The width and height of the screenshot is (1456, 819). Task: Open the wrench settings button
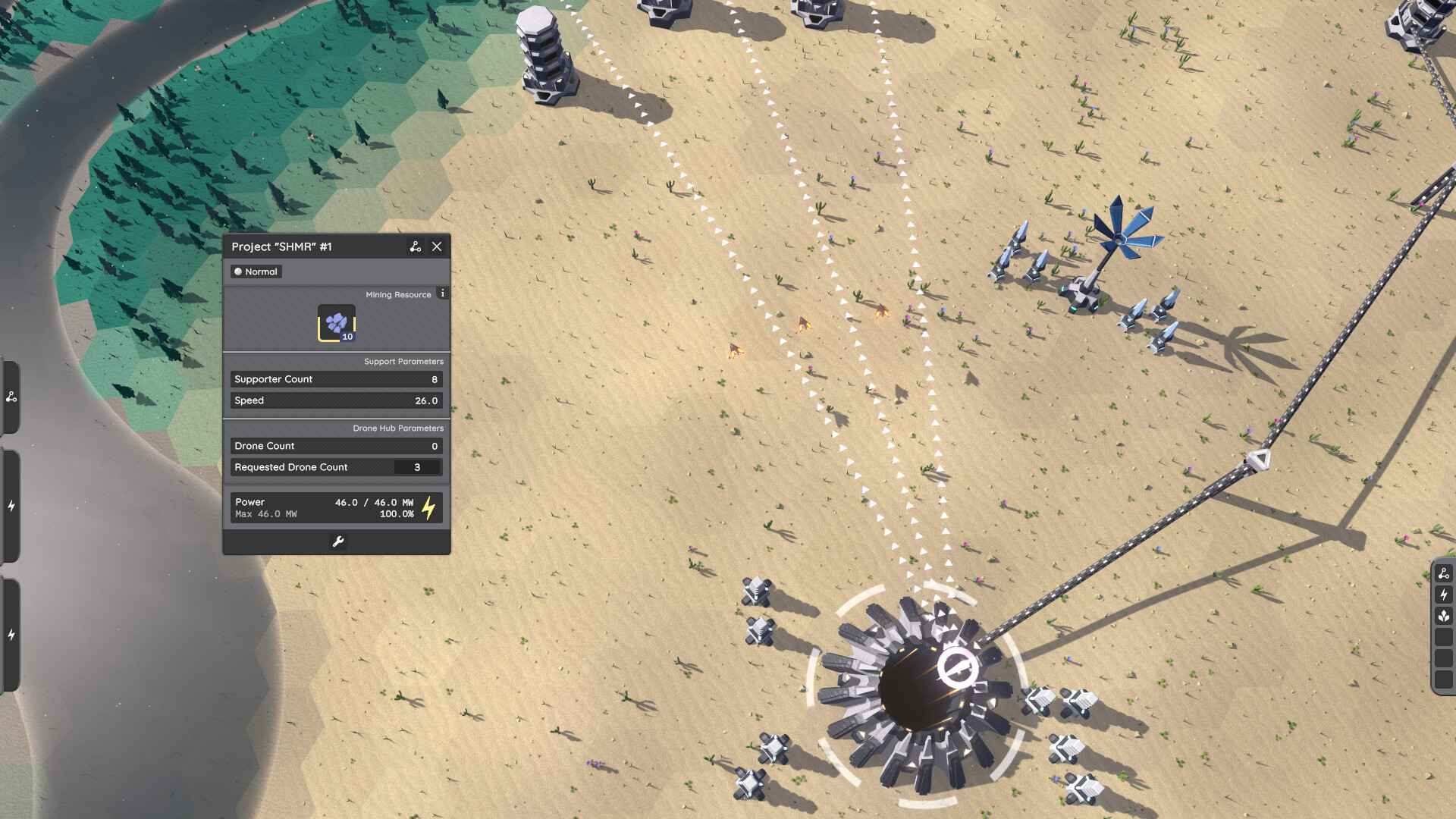click(338, 541)
